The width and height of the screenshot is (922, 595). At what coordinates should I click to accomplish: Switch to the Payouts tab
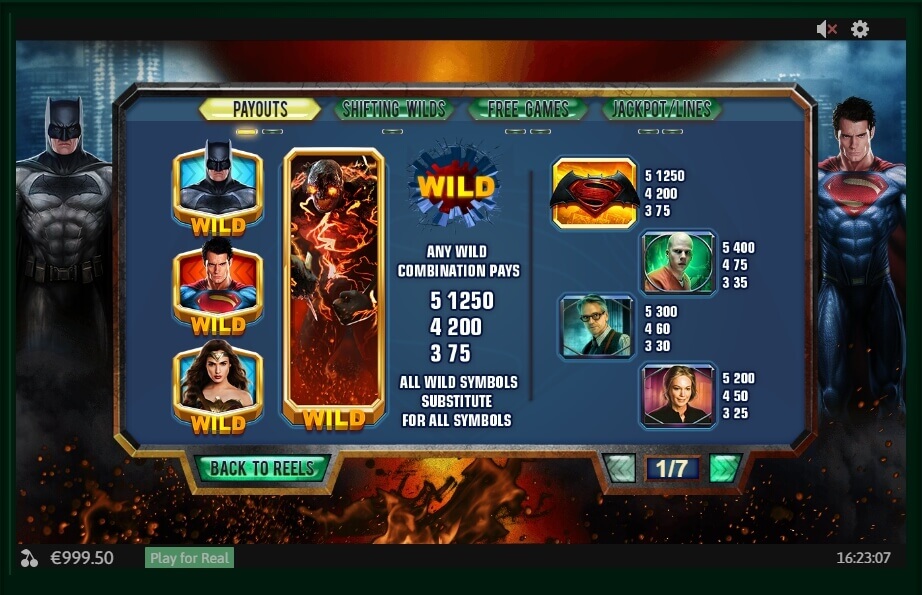[260, 109]
